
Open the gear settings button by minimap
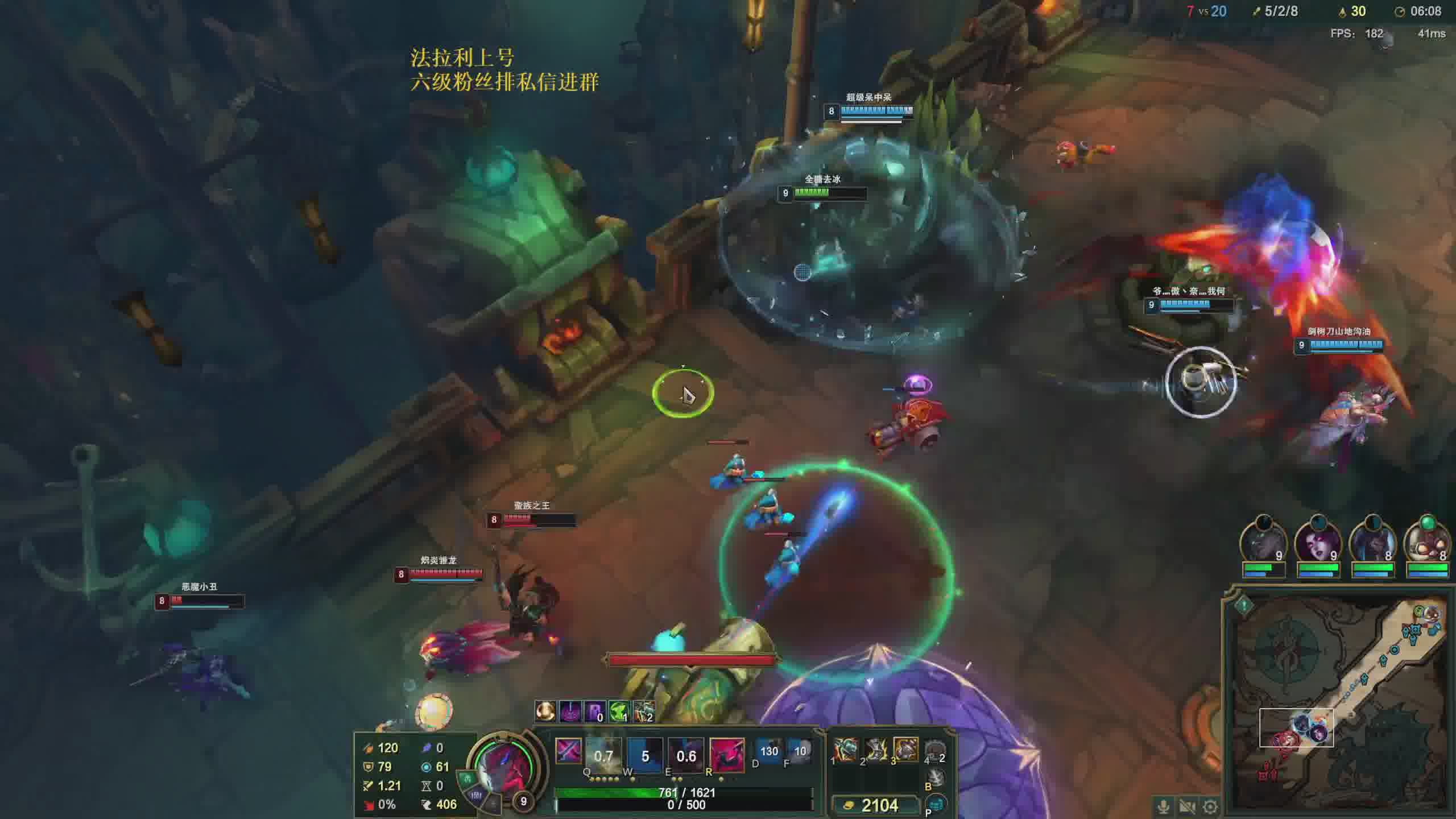pyautogui.click(x=1210, y=806)
